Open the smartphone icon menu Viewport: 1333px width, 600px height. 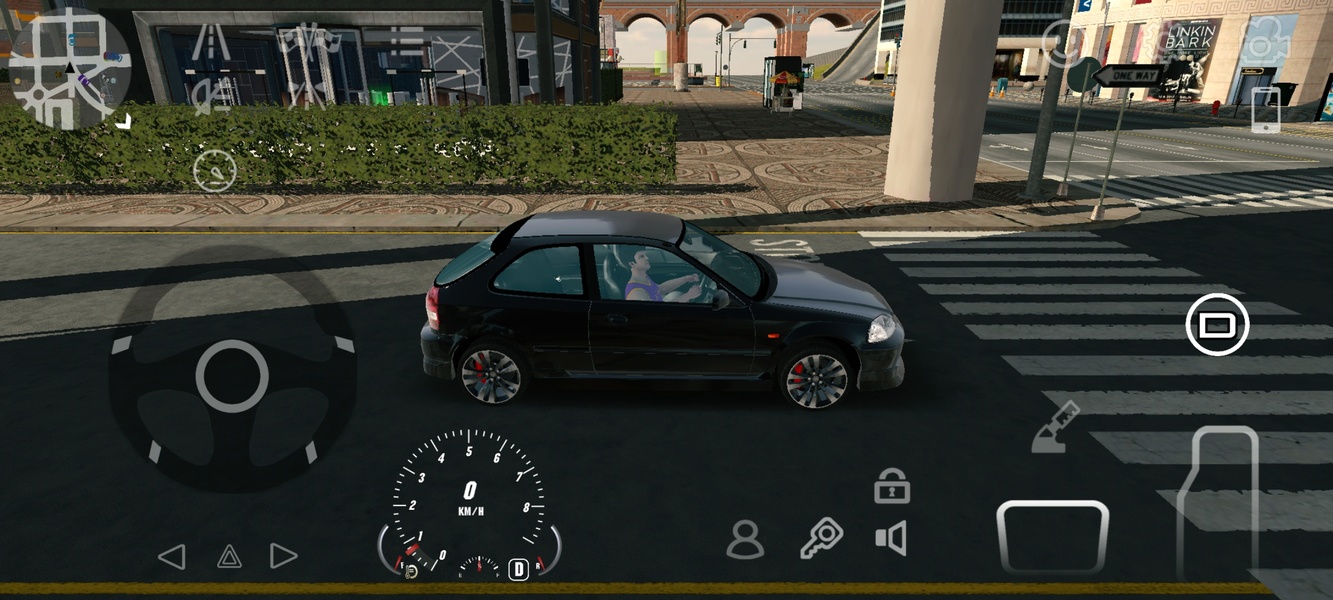tap(1265, 109)
